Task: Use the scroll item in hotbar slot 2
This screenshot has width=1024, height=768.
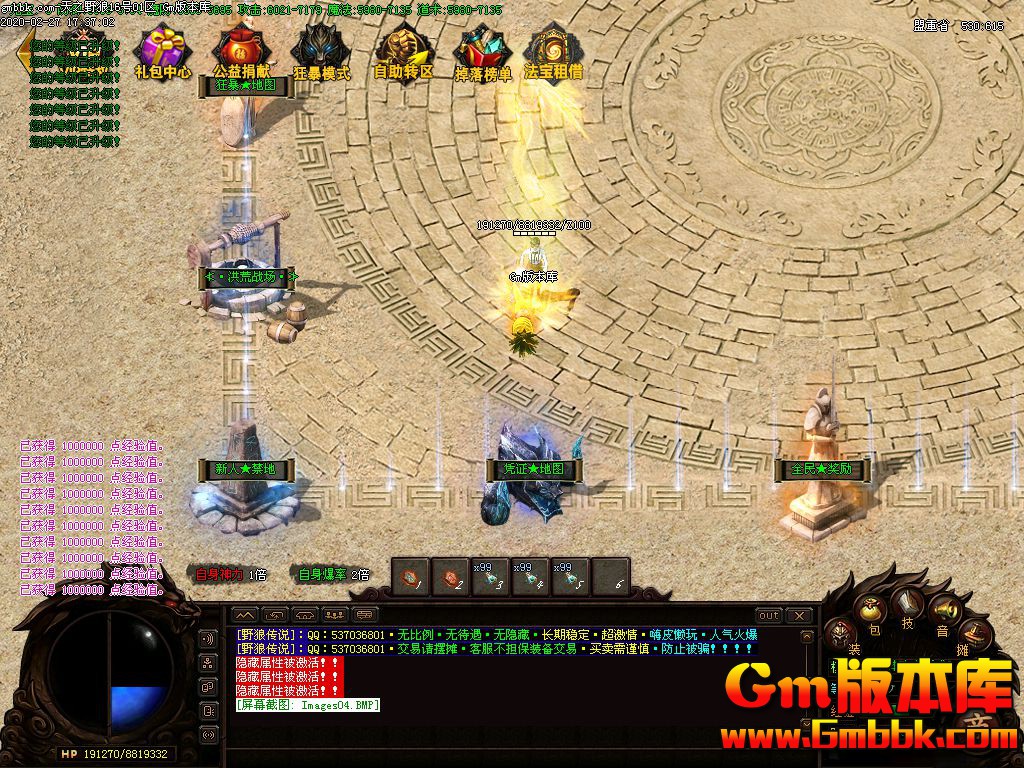Action: [450, 576]
